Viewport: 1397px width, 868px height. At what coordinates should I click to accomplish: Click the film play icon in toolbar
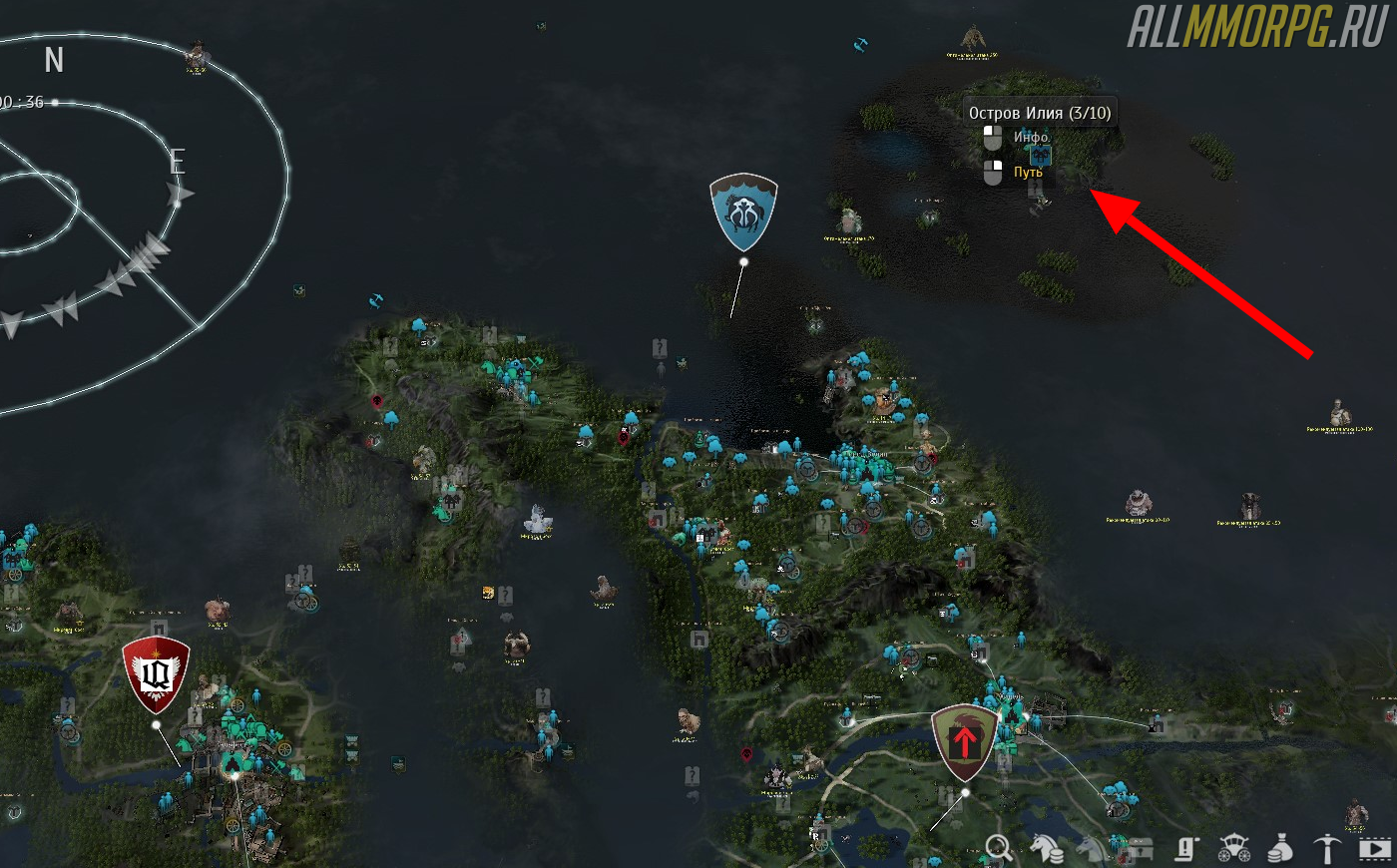pyautogui.click(x=1374, y=849)
